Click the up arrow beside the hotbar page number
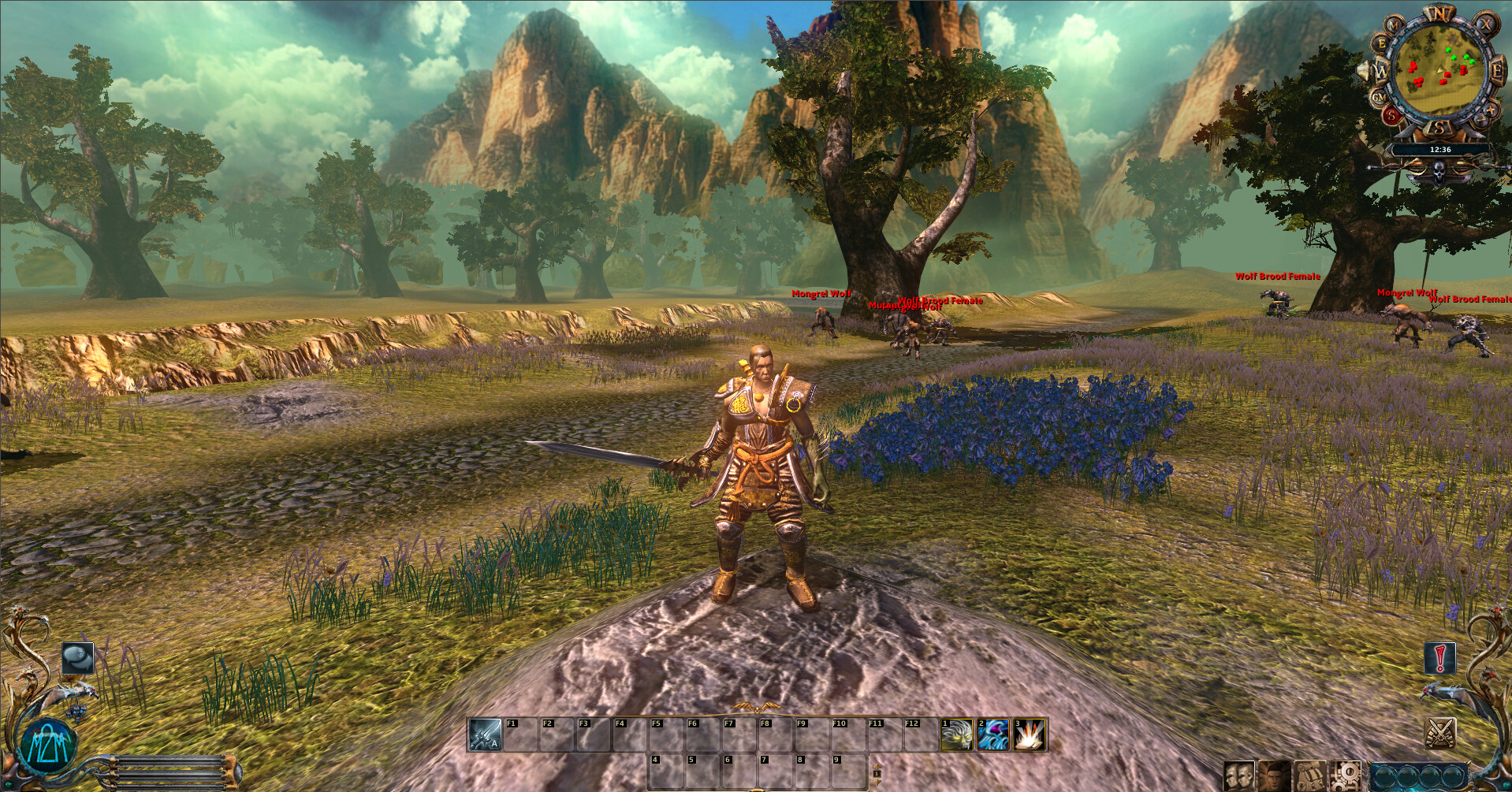The height and width of the screenshot is (792, 1512). [x=877, y=765]
